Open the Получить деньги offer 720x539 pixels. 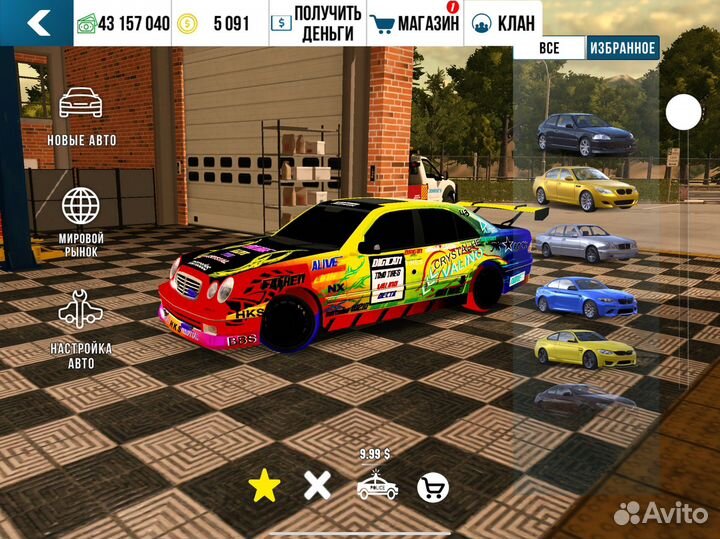point(316,23)
